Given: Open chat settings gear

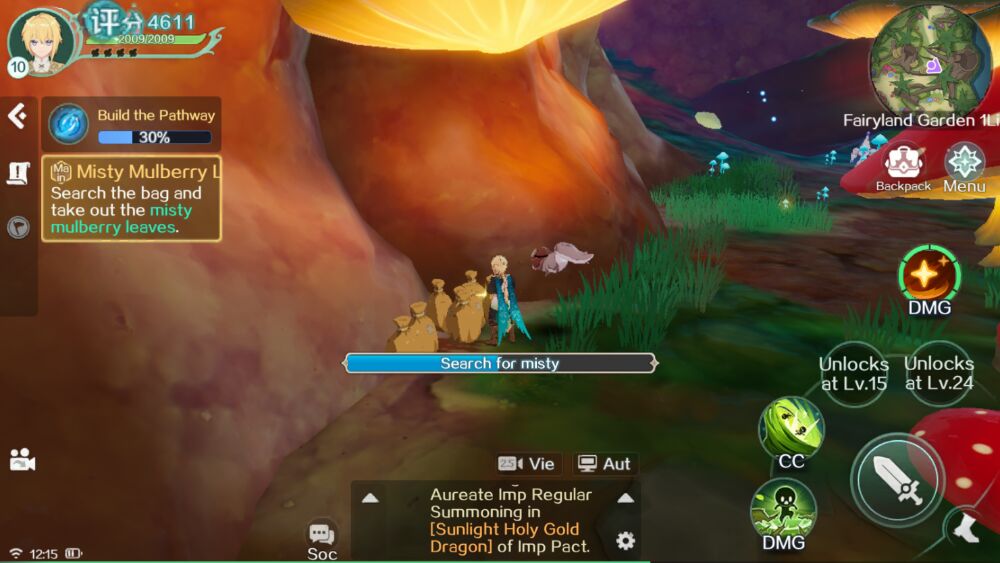Looking at the screenshot, I should coord(625,541).
